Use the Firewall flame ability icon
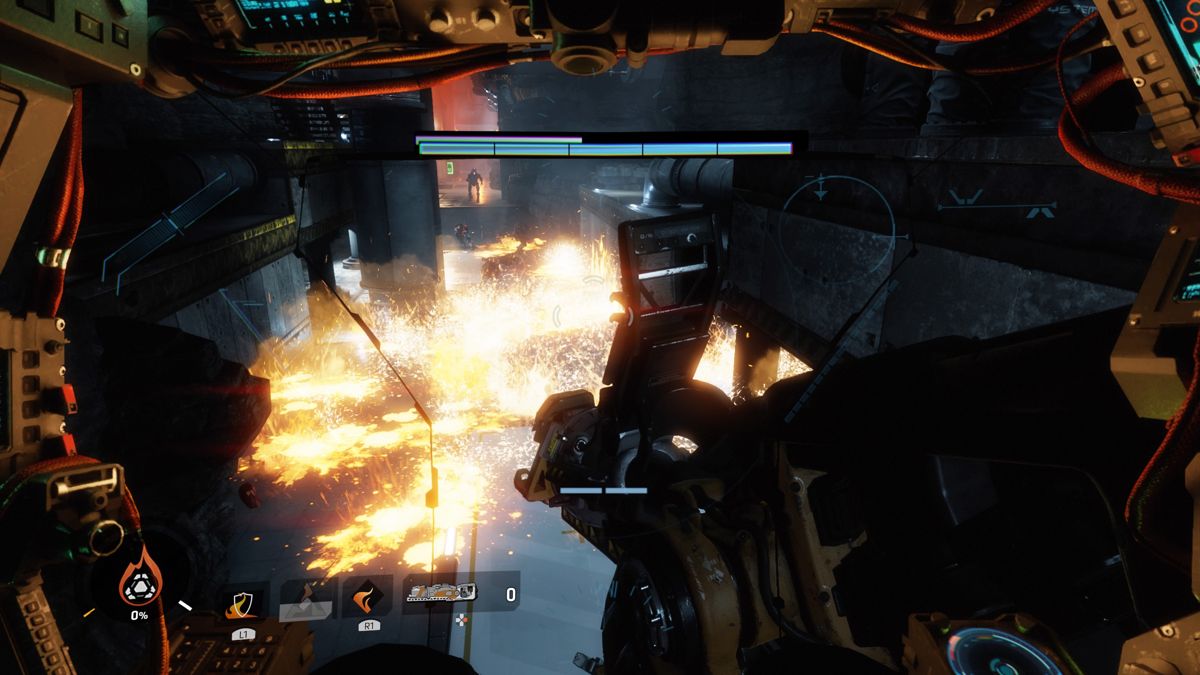 [367, 598]
